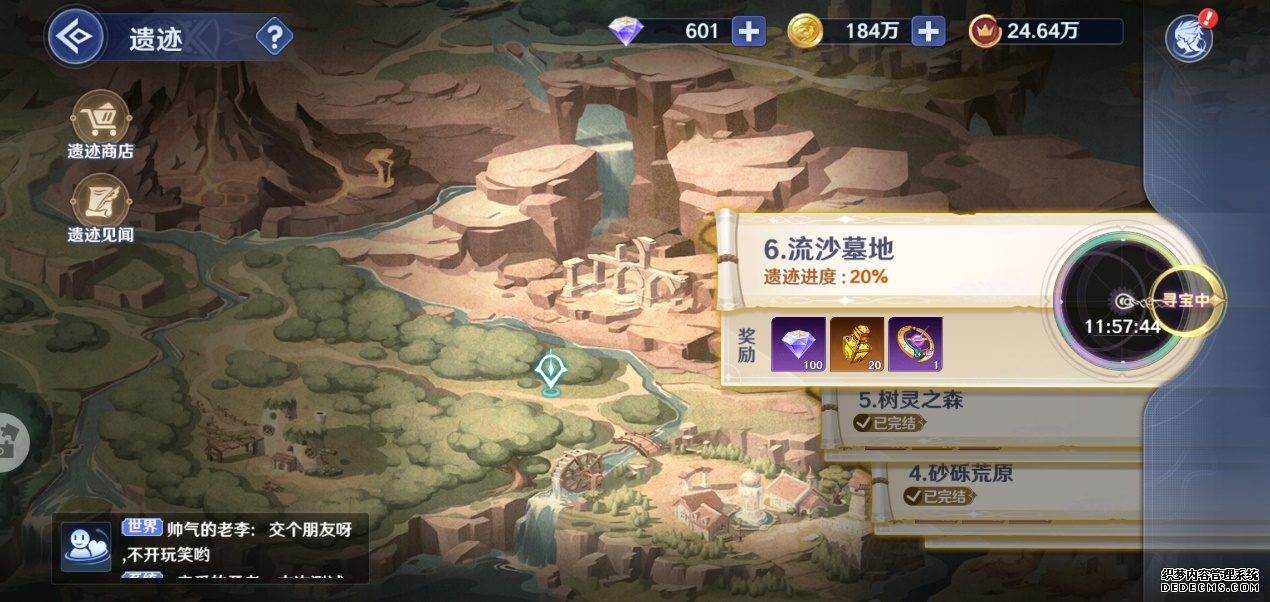Go back using the arrow button
The height and width of the screenshot is (602, 1270).
(77, 38)
